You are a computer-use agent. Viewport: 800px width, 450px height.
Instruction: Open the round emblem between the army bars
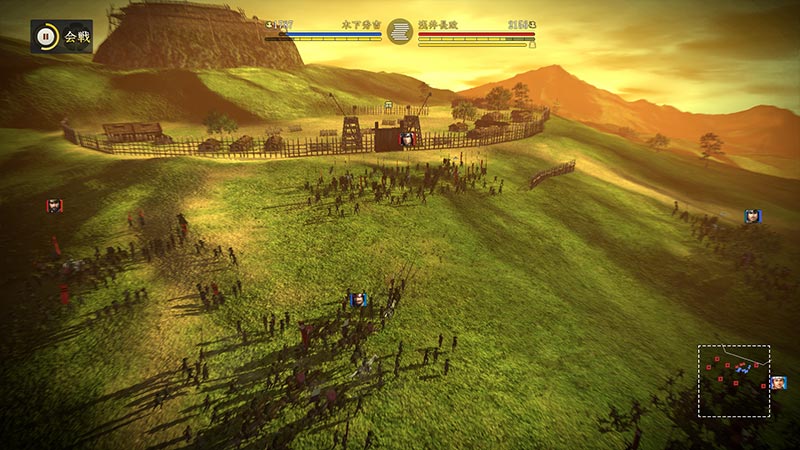point(400,31)
